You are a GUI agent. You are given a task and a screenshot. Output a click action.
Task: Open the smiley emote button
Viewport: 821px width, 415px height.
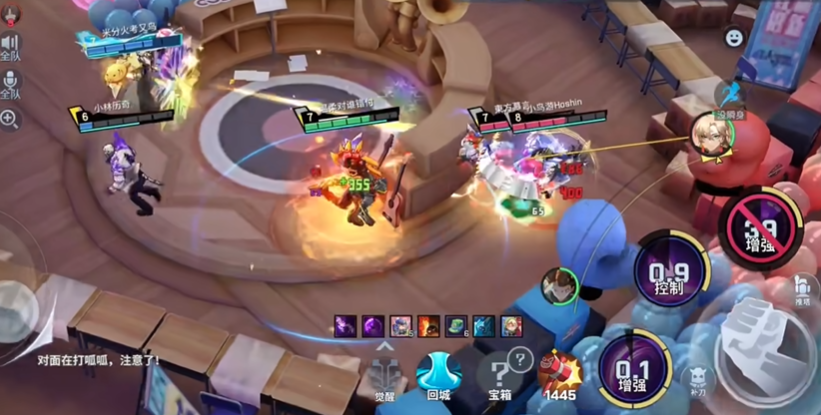tap(734, 38)
